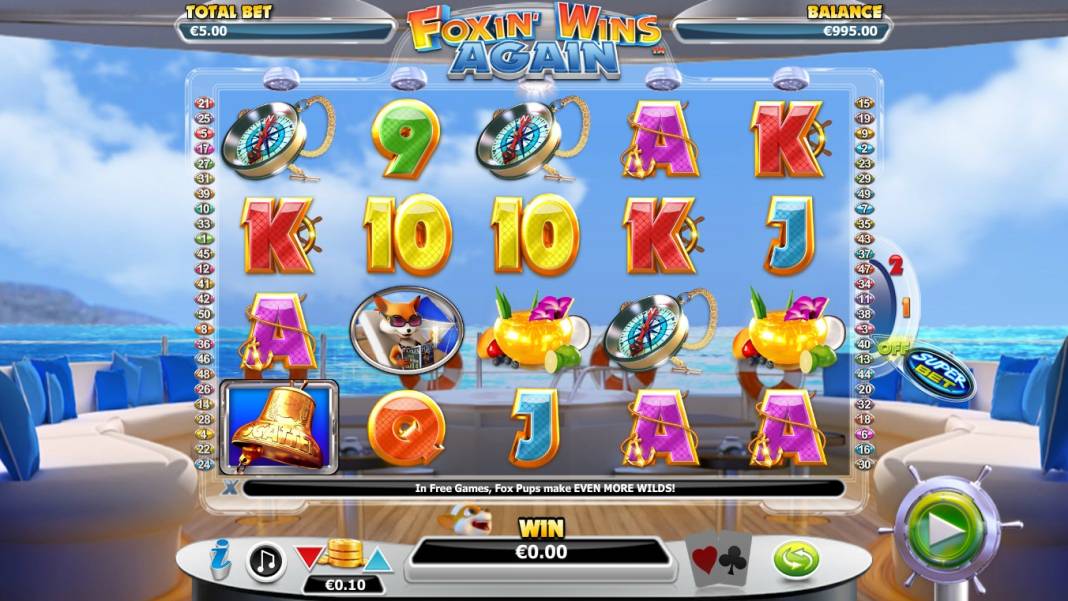Open the gamble feature playing cards
This screenshot has width=1068, height=601.
(x=718, y=556)
